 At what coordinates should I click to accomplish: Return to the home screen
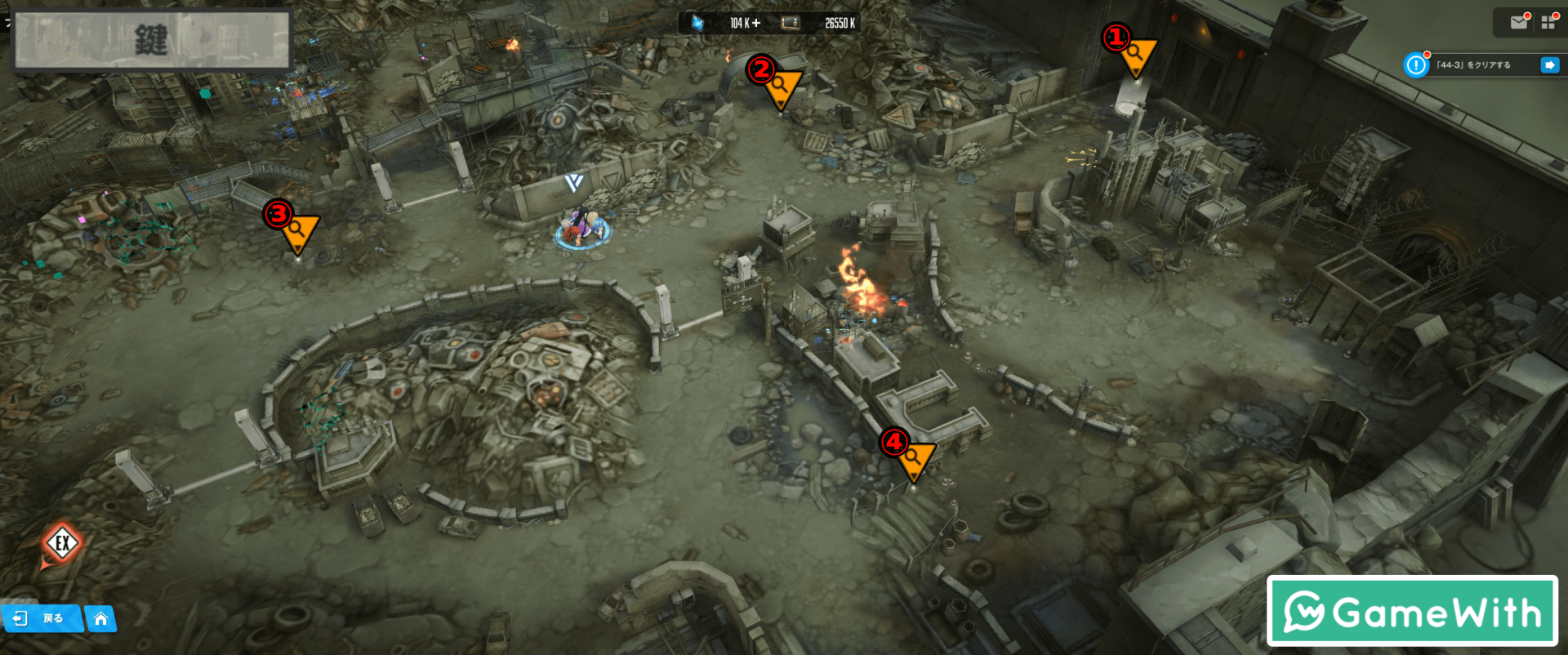click(x=100, y=618)
